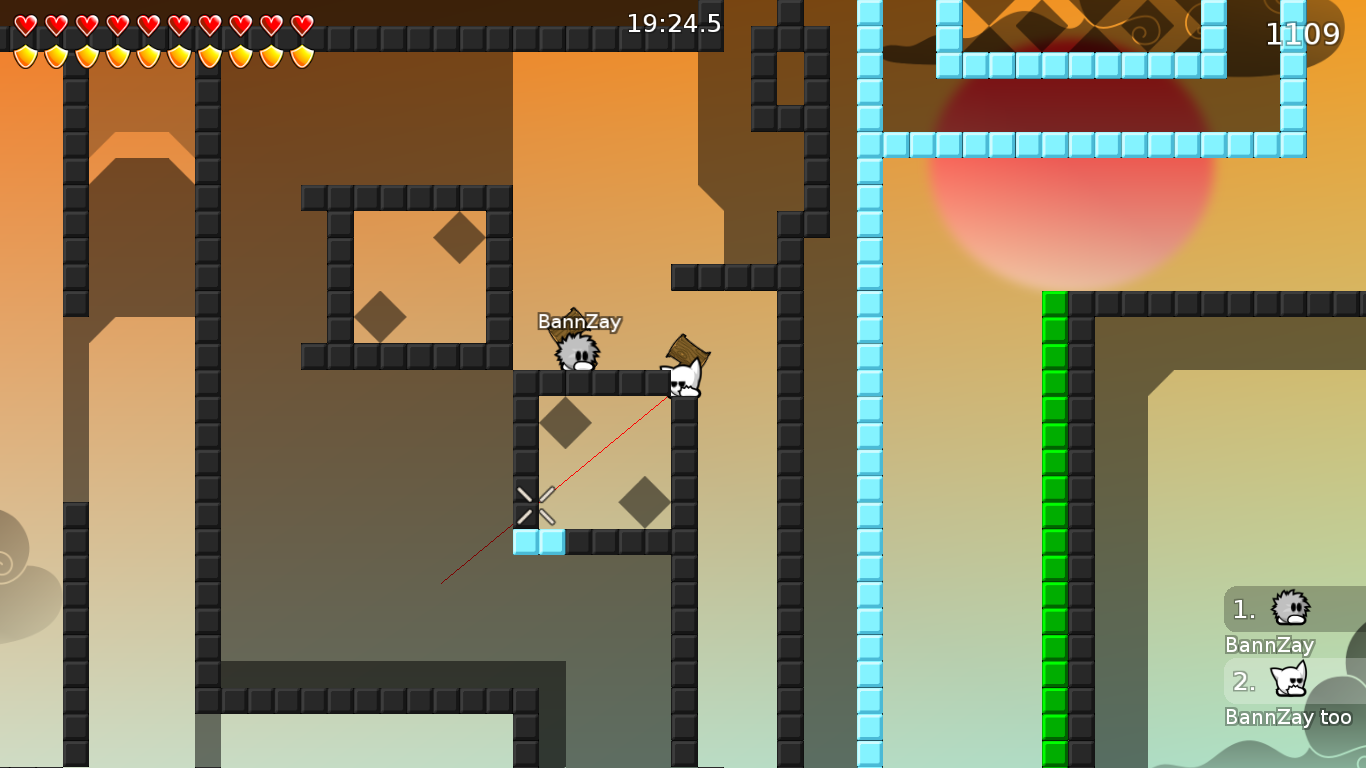1366x768 pixels.
Task: Click BannZay's spiky grey avatar in scoreboard
Action: click(1290, 608)
